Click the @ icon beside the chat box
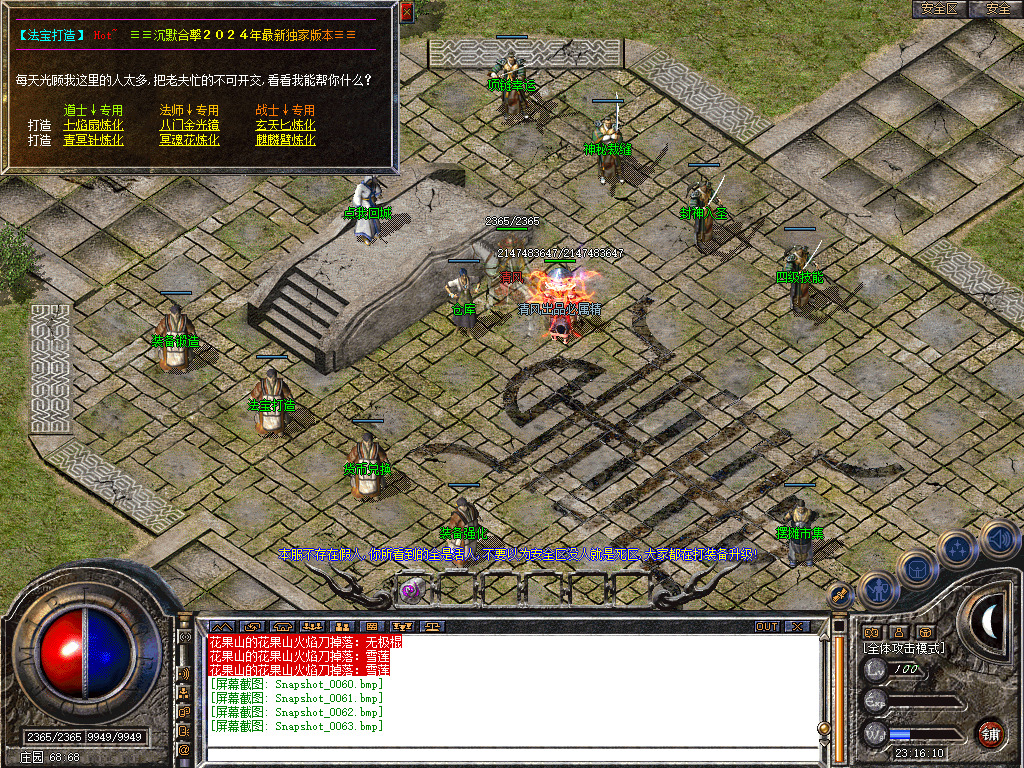The height and width of the screenshot is (768, 1024). coord(184,748)
